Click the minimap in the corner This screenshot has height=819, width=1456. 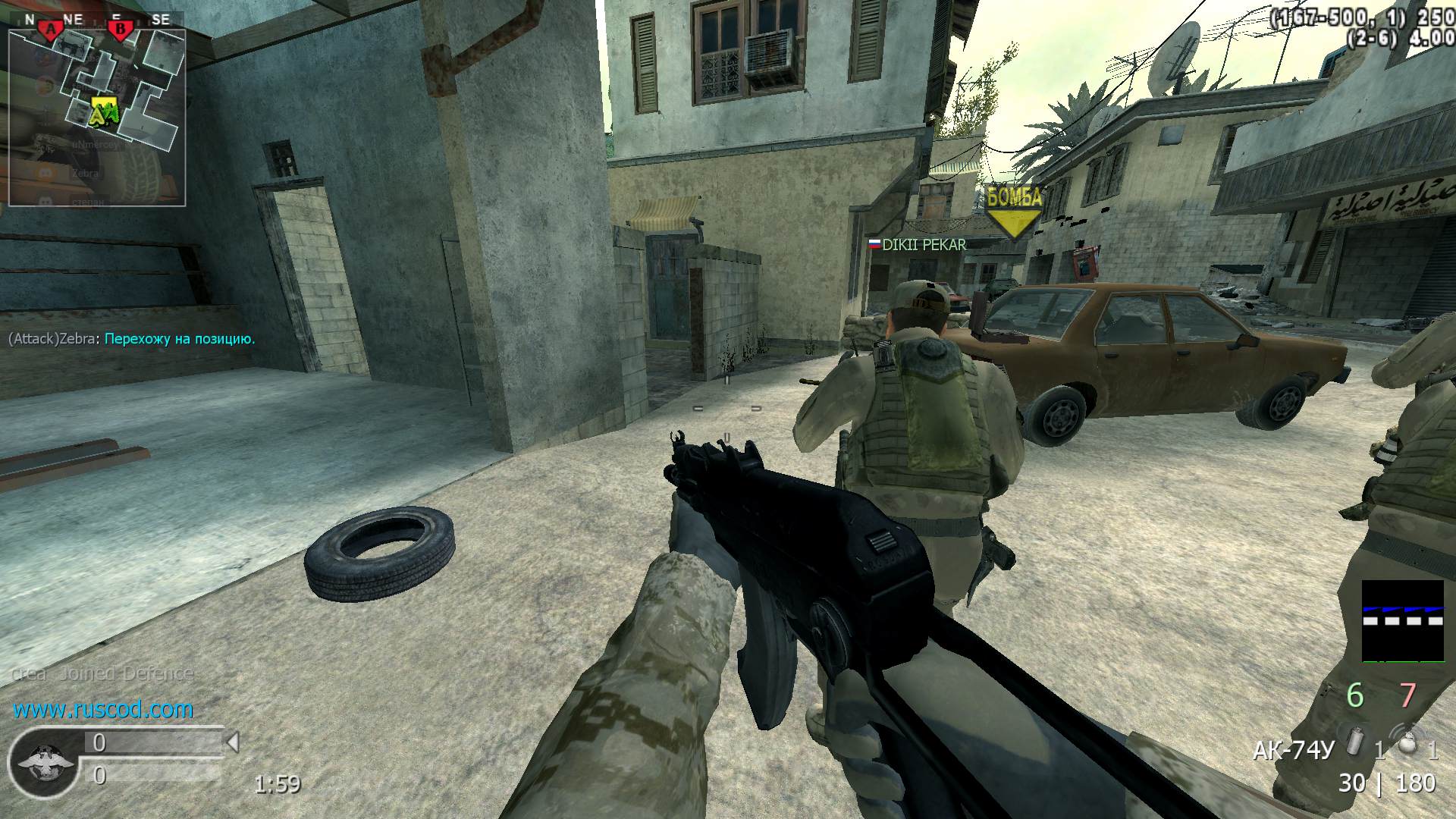pos(97,118)
